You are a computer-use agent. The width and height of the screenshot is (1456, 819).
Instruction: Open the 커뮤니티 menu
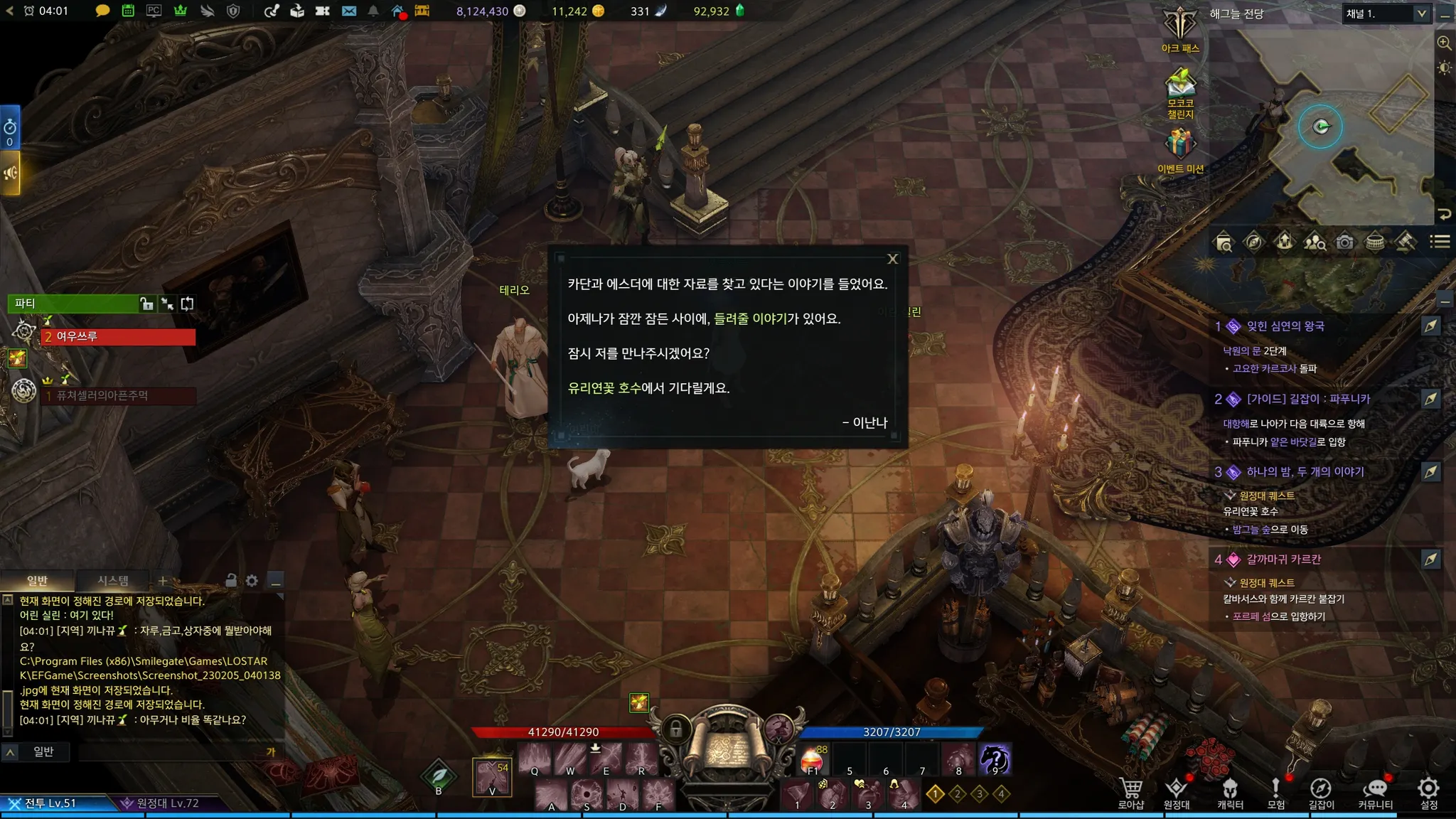[x=1375, y=793]
